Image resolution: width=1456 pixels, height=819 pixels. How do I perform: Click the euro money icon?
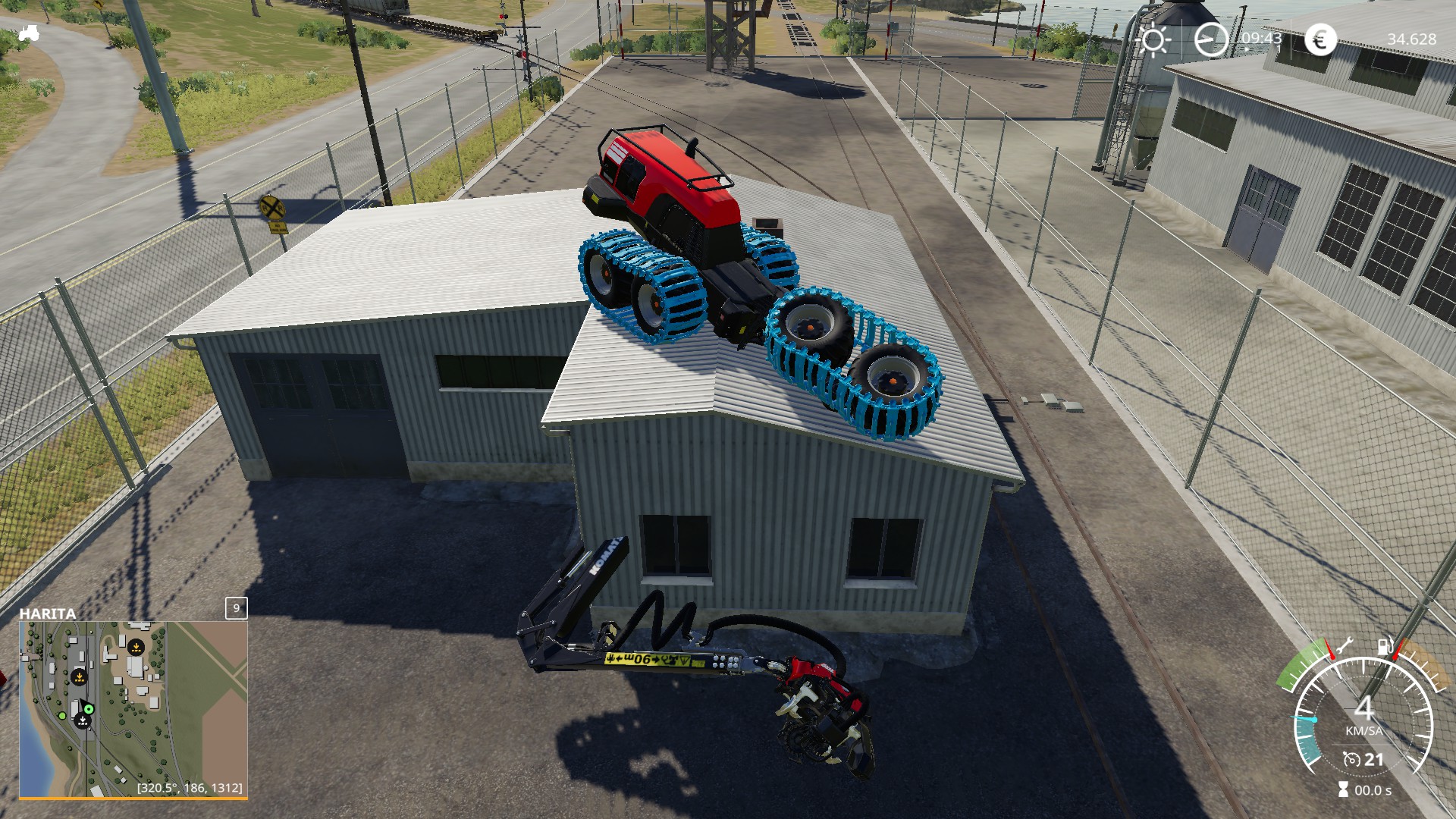pos(1320,39)
